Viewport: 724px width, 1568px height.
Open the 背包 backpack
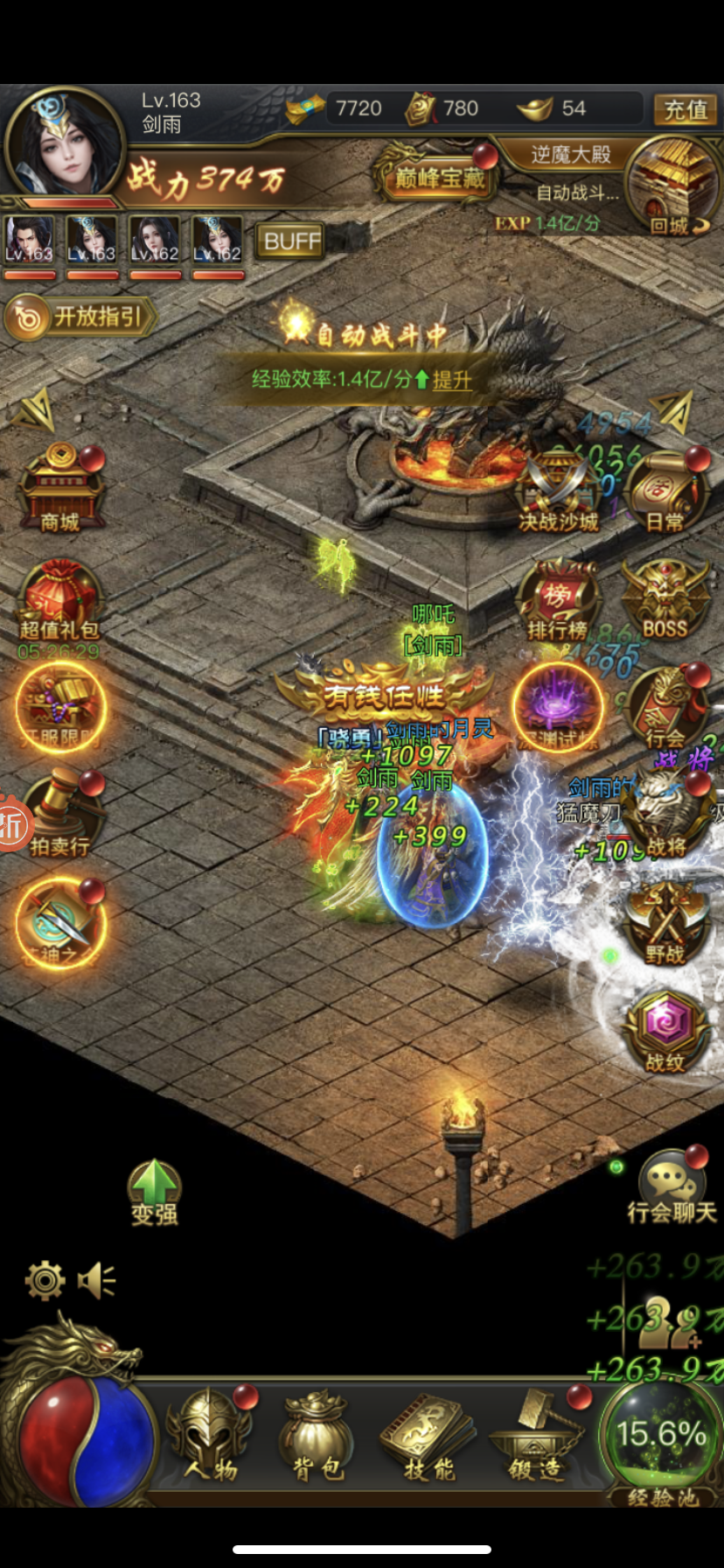pos(316,1435)
